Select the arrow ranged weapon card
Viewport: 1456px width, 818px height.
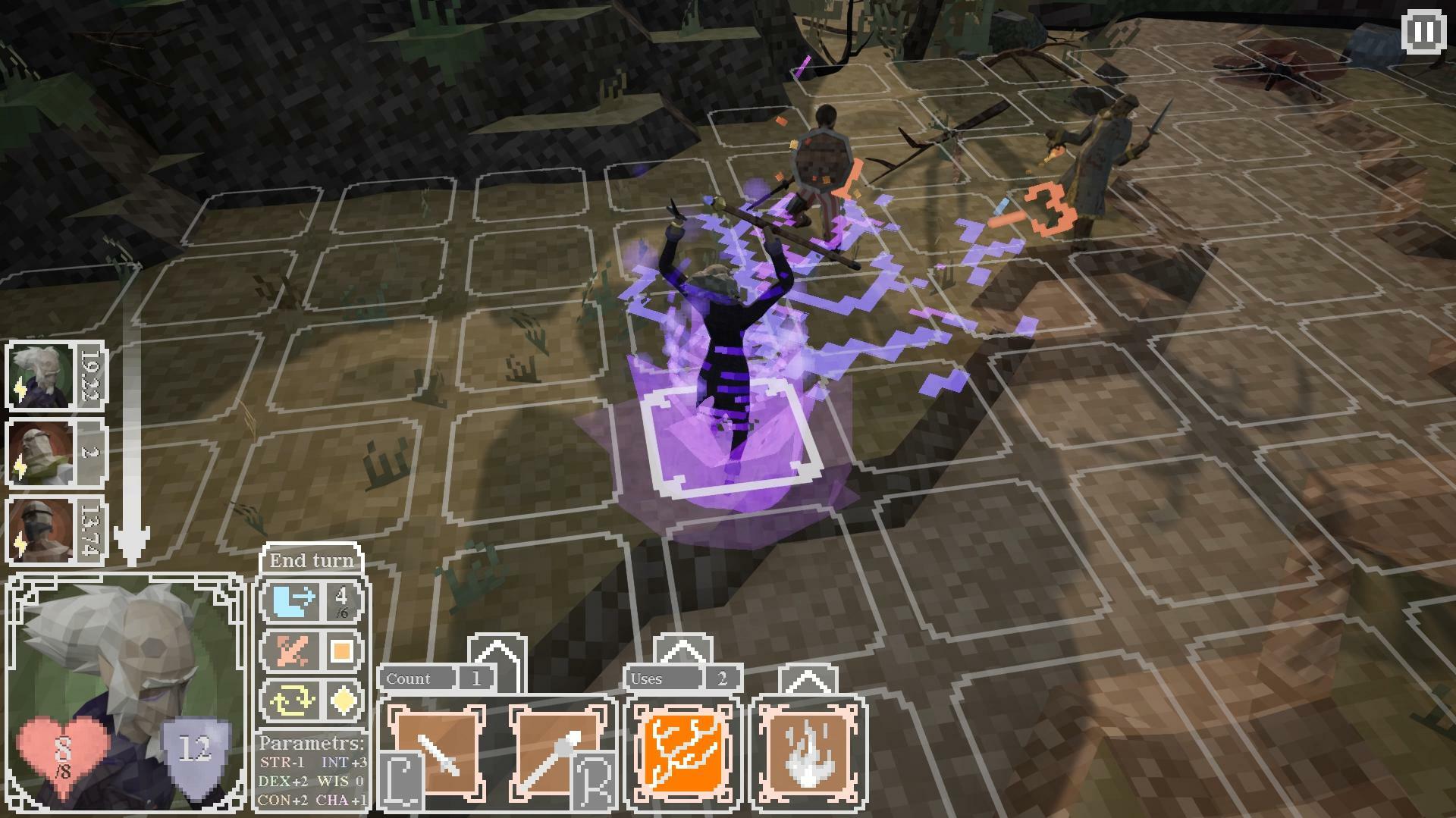[559, 754]
